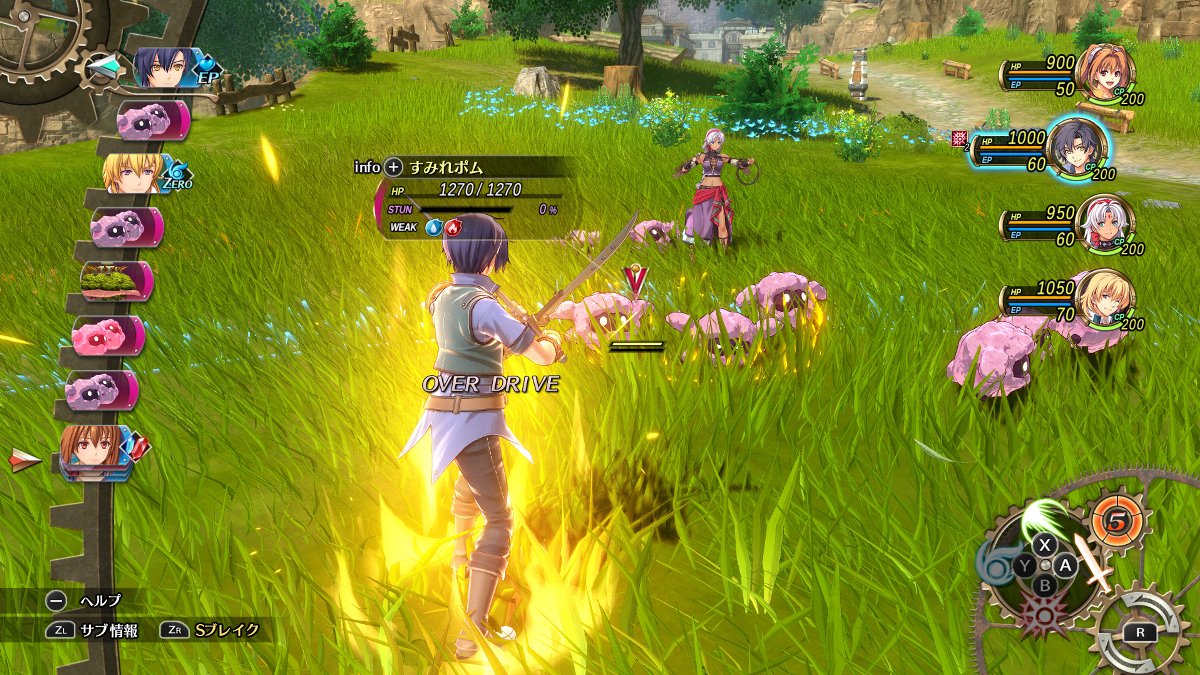This screenshot has height=675, width=1200.
Task: Open the すみれポム enemy info panel
Action: point(393,167)
